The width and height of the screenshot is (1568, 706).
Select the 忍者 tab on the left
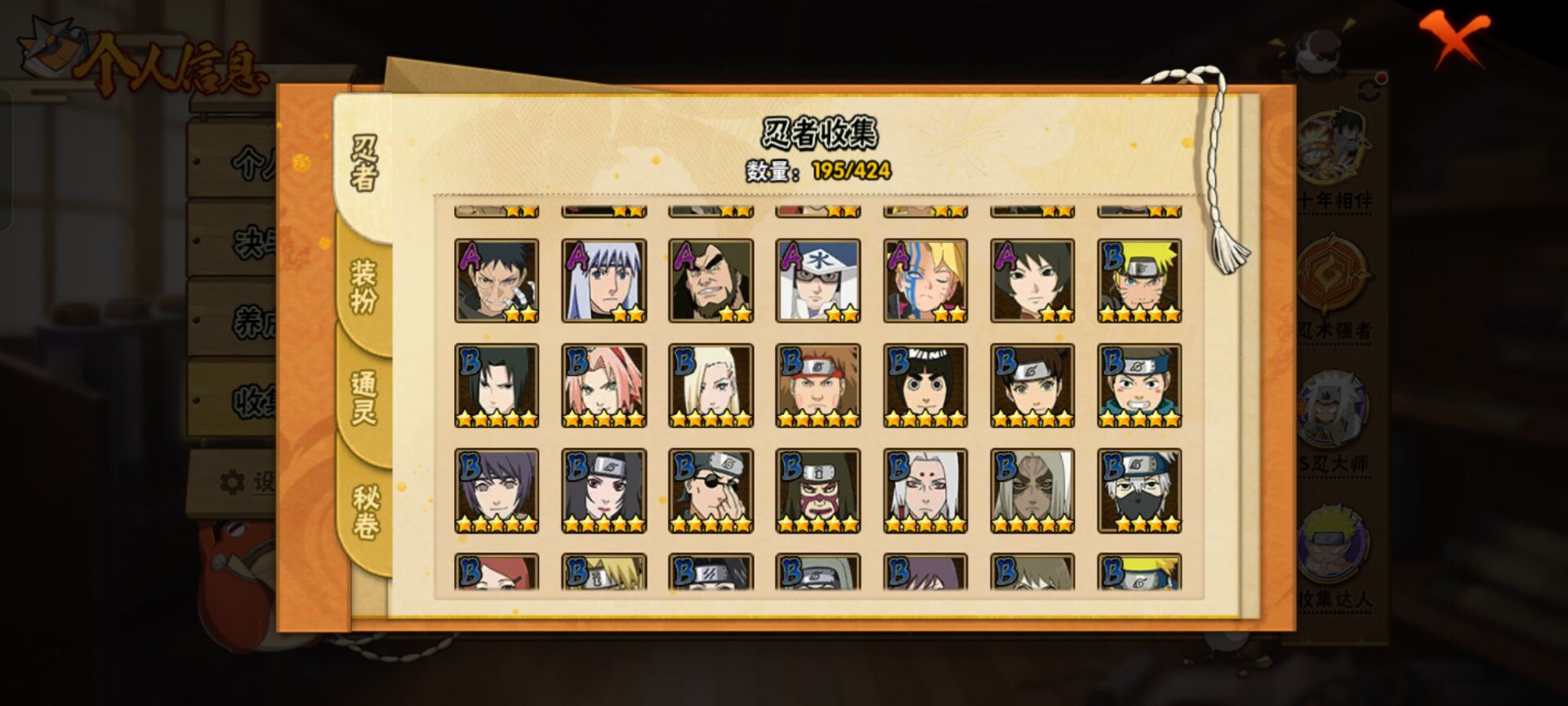tap(362, 159)
